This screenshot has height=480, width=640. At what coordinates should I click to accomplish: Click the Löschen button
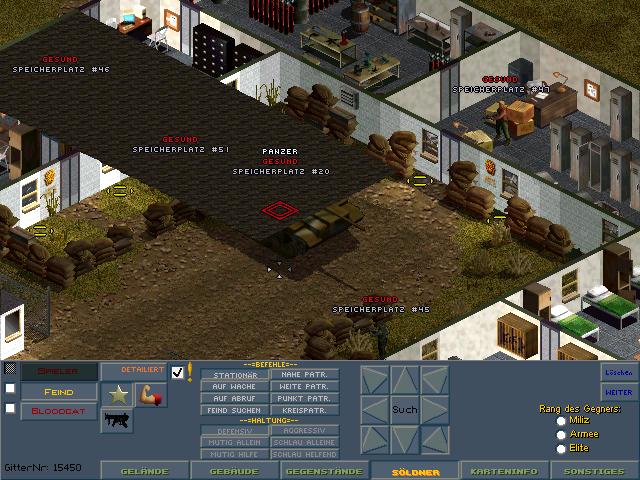619,371
